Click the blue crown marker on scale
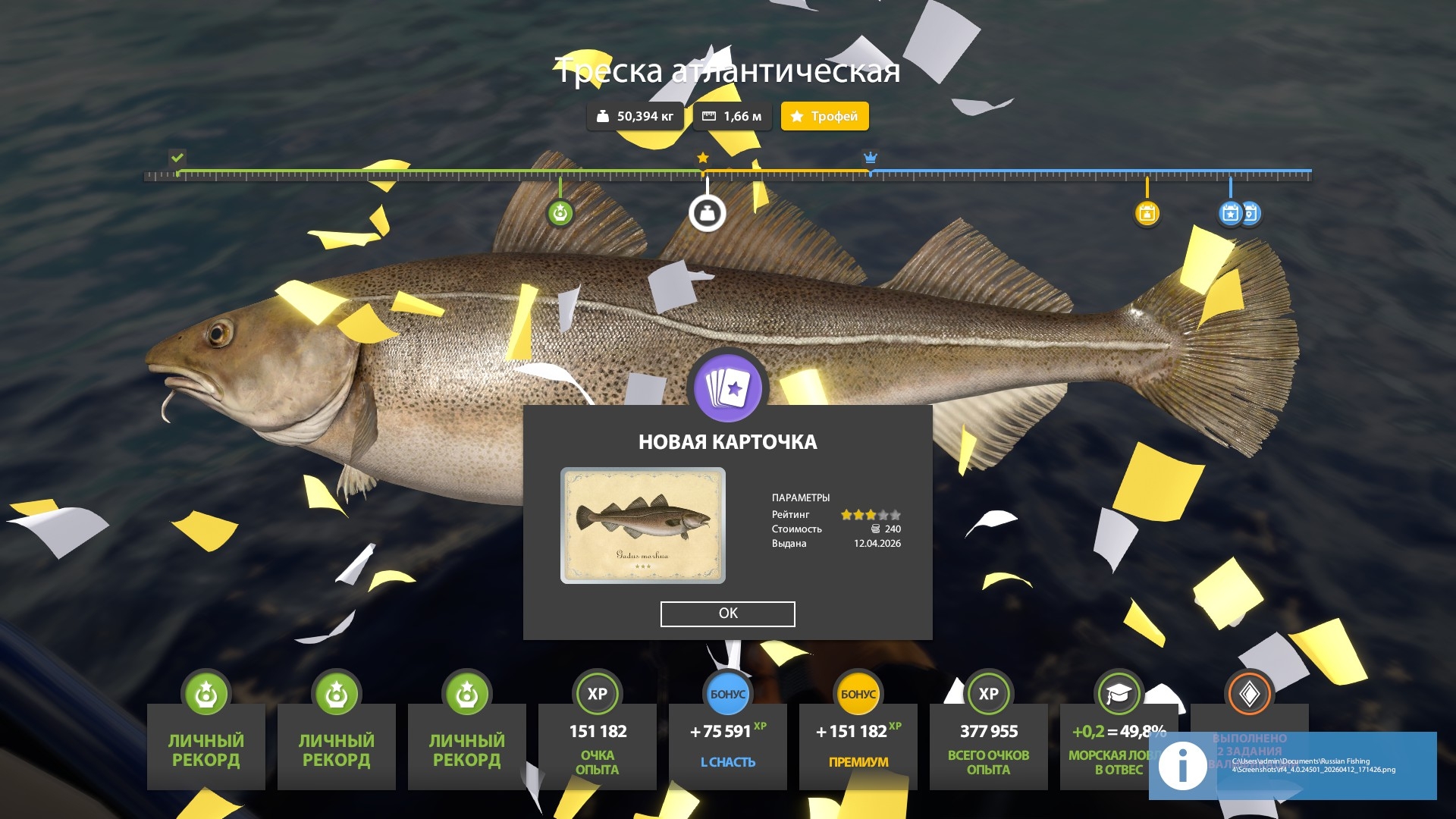The width and height of the screenshot is (1456, 819). (x=871, y=158)
